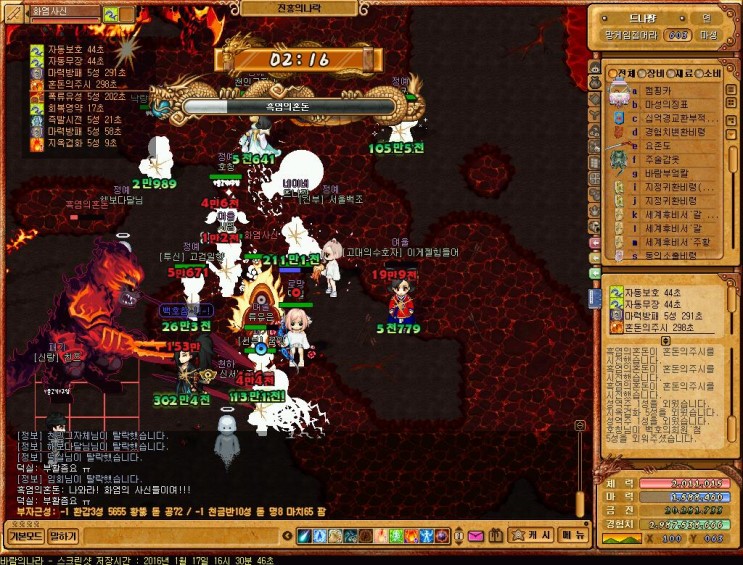Select the 소비 (Consumables) inventory filter
The height and width of the screenshot is (565, 743).
[708, 74]
